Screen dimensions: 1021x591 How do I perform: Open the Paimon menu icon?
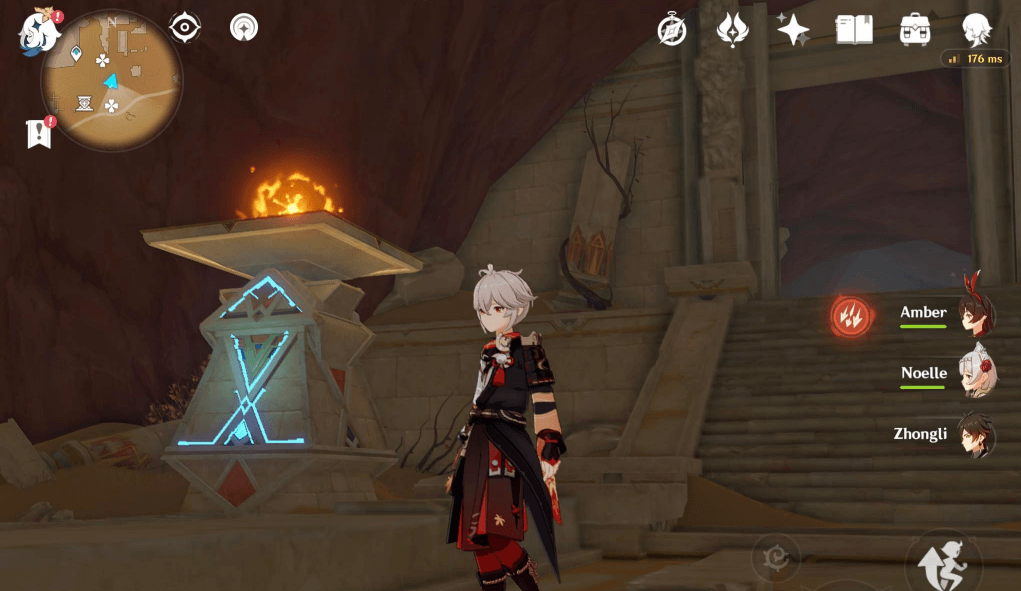39,33
